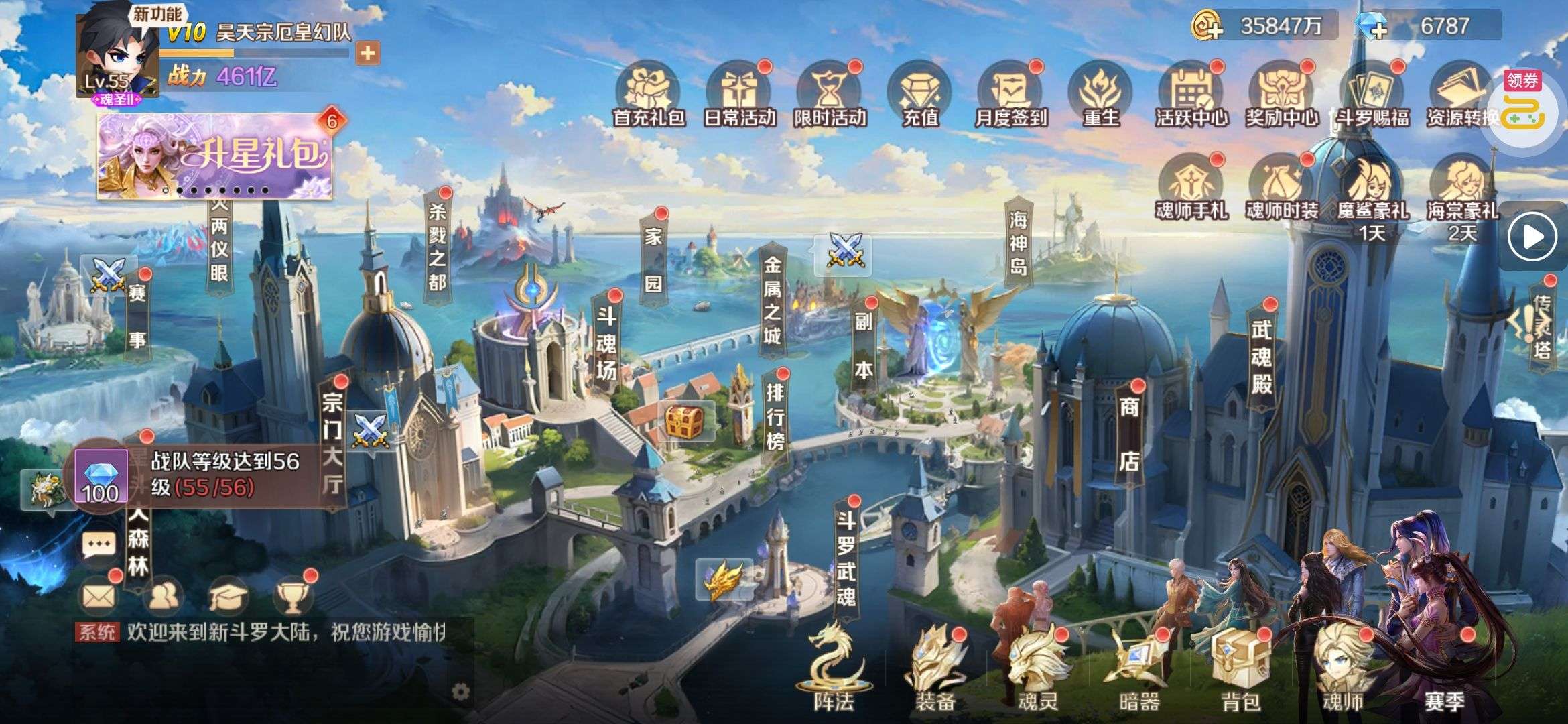Enter the 商店 shop

1129,434
